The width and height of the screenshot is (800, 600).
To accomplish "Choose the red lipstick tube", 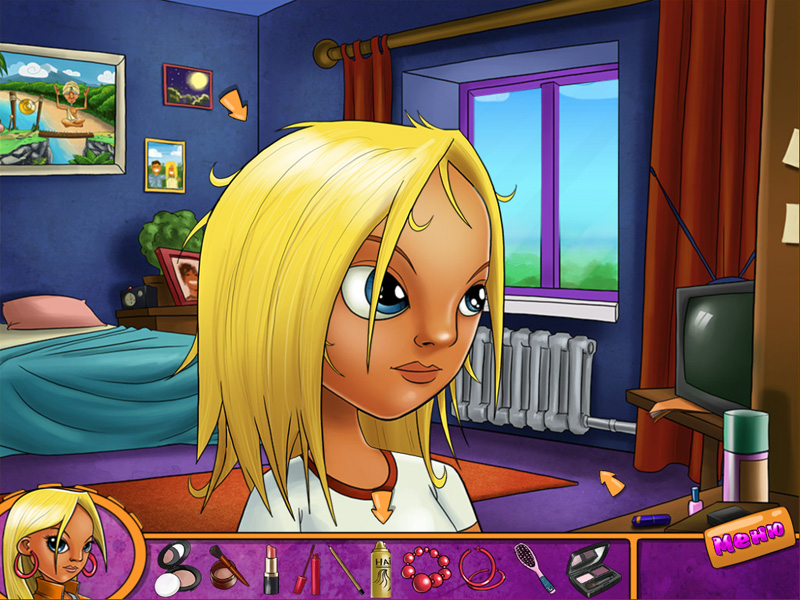I will pyautogui.click(x=271, y=569).
